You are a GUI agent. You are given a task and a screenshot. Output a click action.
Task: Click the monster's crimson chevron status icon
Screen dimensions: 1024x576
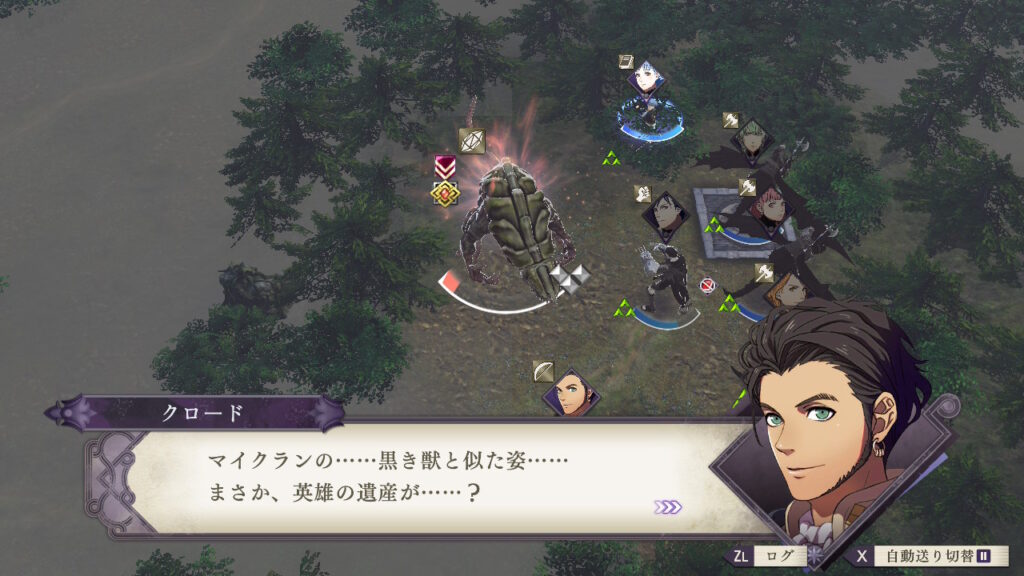445,166
